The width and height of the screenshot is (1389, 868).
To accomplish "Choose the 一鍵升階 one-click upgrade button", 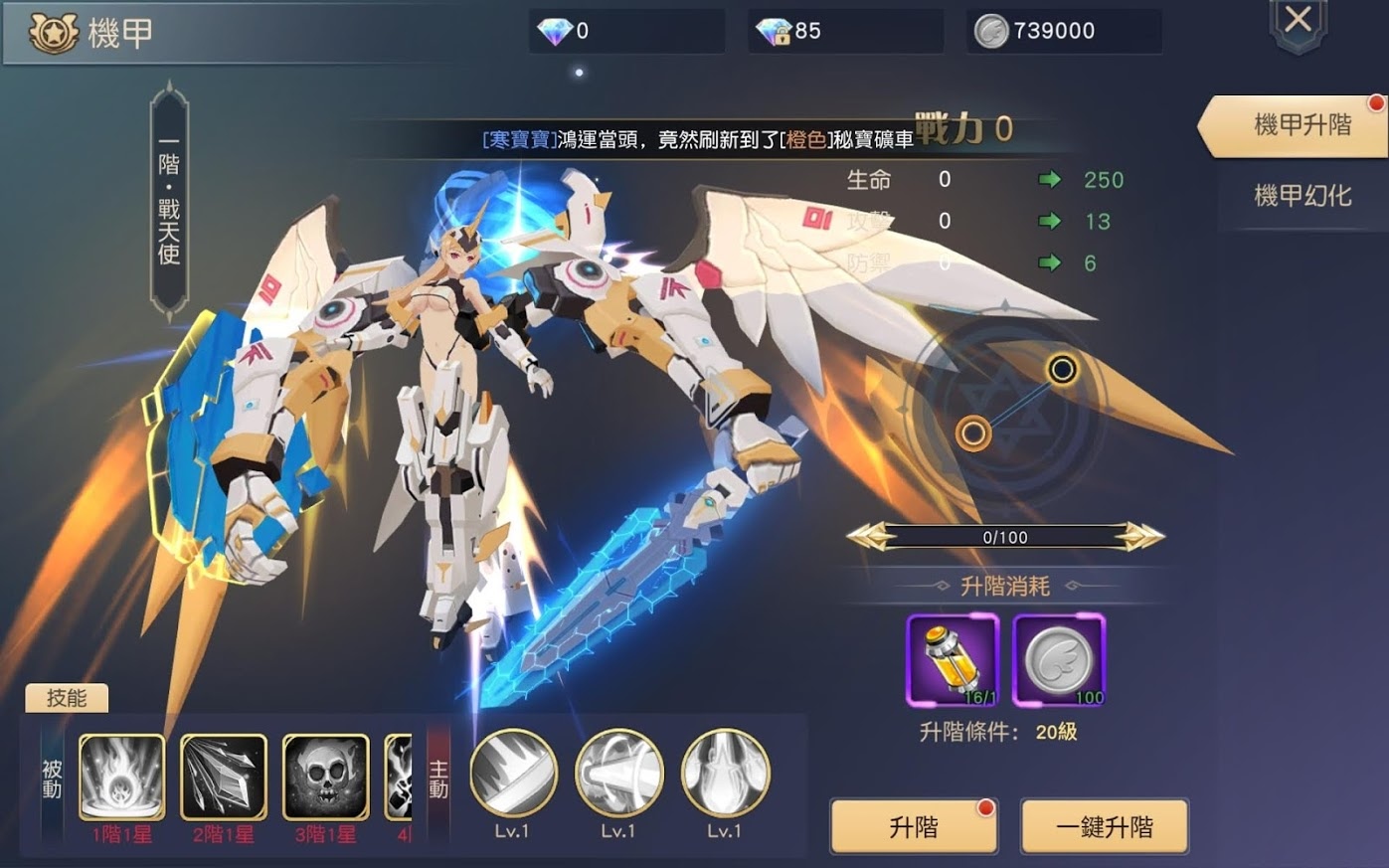I will 1104,826.
